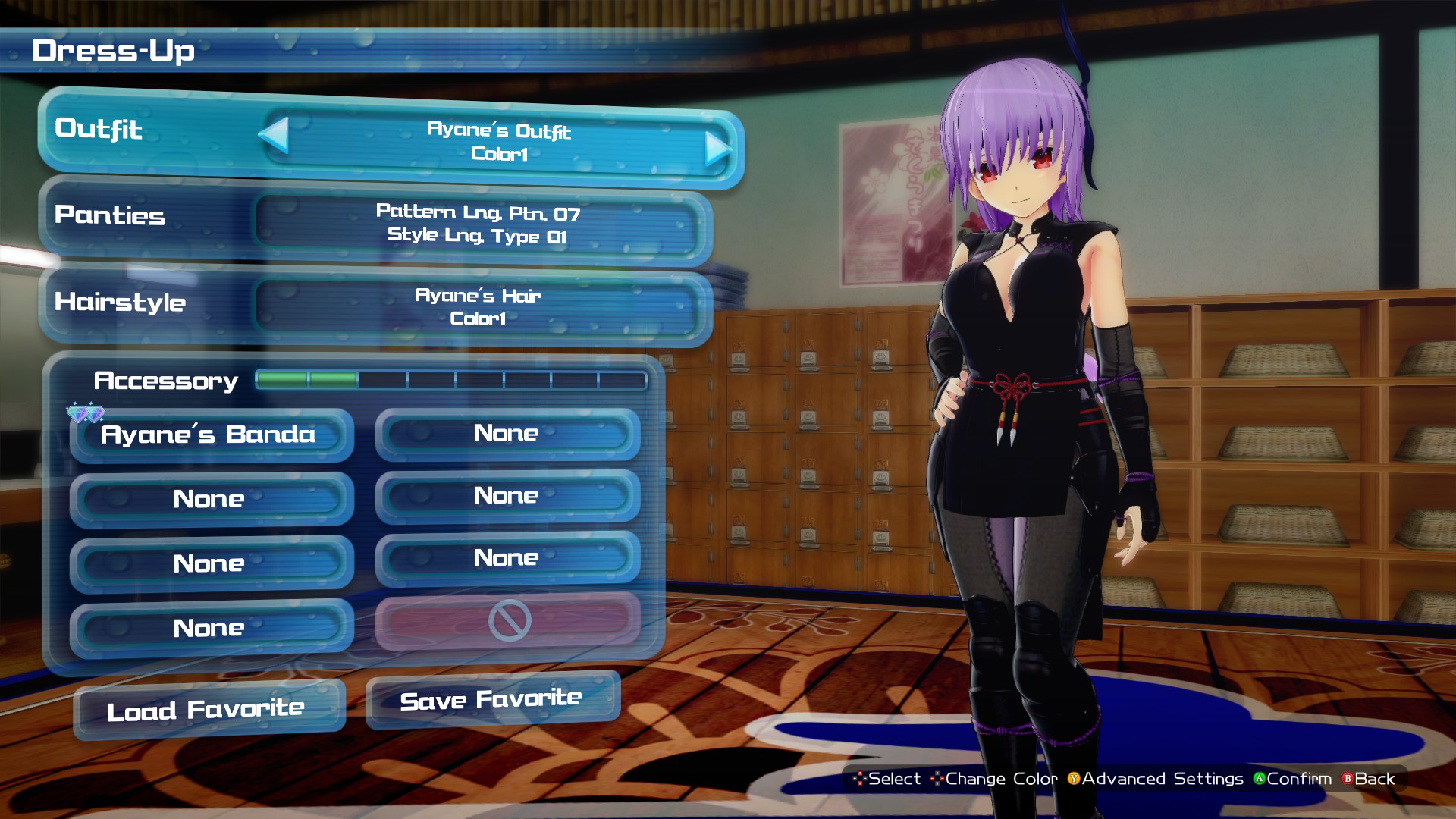Select the bottom-left None accessory slot

pos(211,627)
